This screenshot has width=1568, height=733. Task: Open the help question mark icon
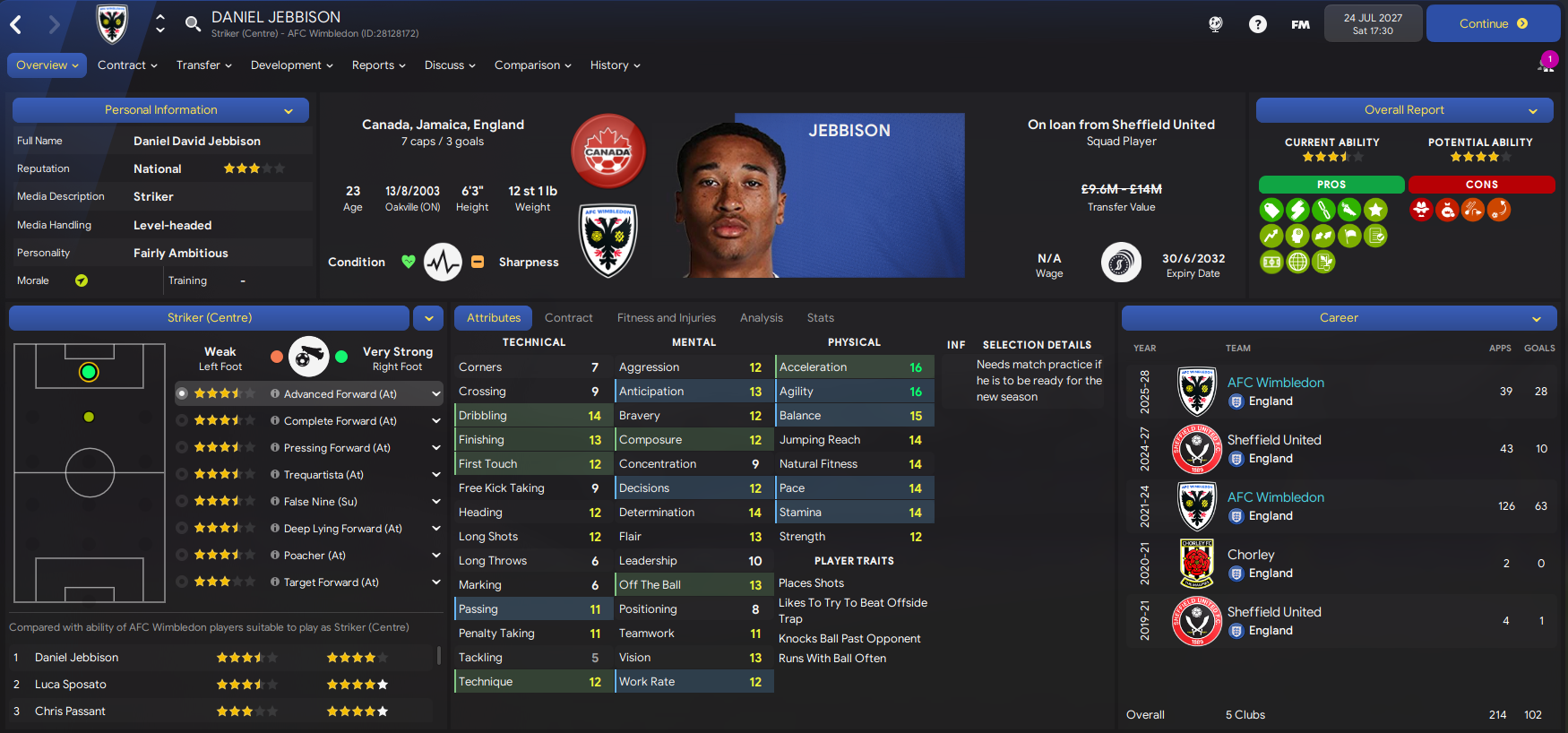tap(1258, 24)
